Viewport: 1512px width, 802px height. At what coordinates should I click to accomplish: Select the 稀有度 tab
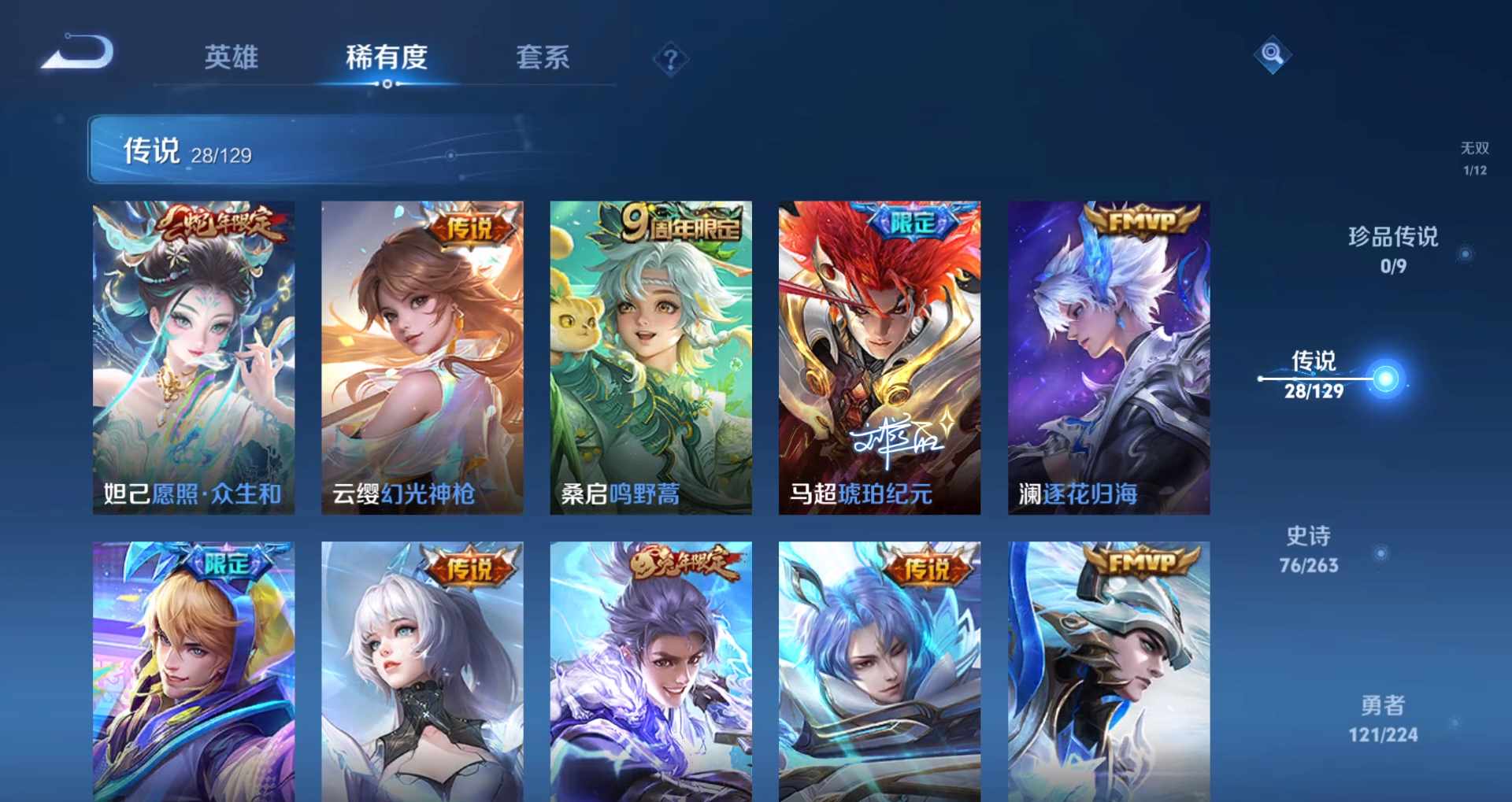click(x=386, y=57)
